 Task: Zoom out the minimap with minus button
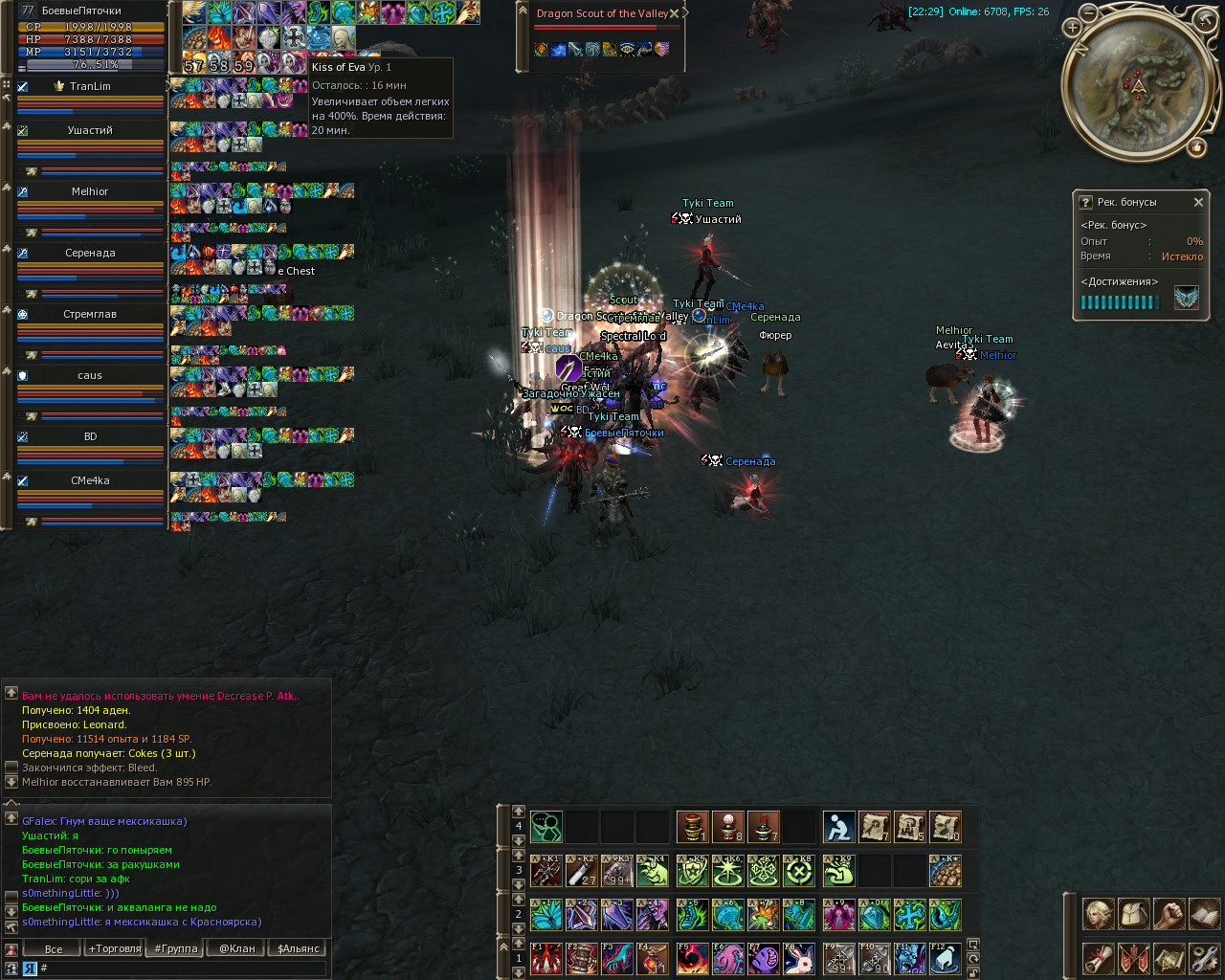(1073, 28)
